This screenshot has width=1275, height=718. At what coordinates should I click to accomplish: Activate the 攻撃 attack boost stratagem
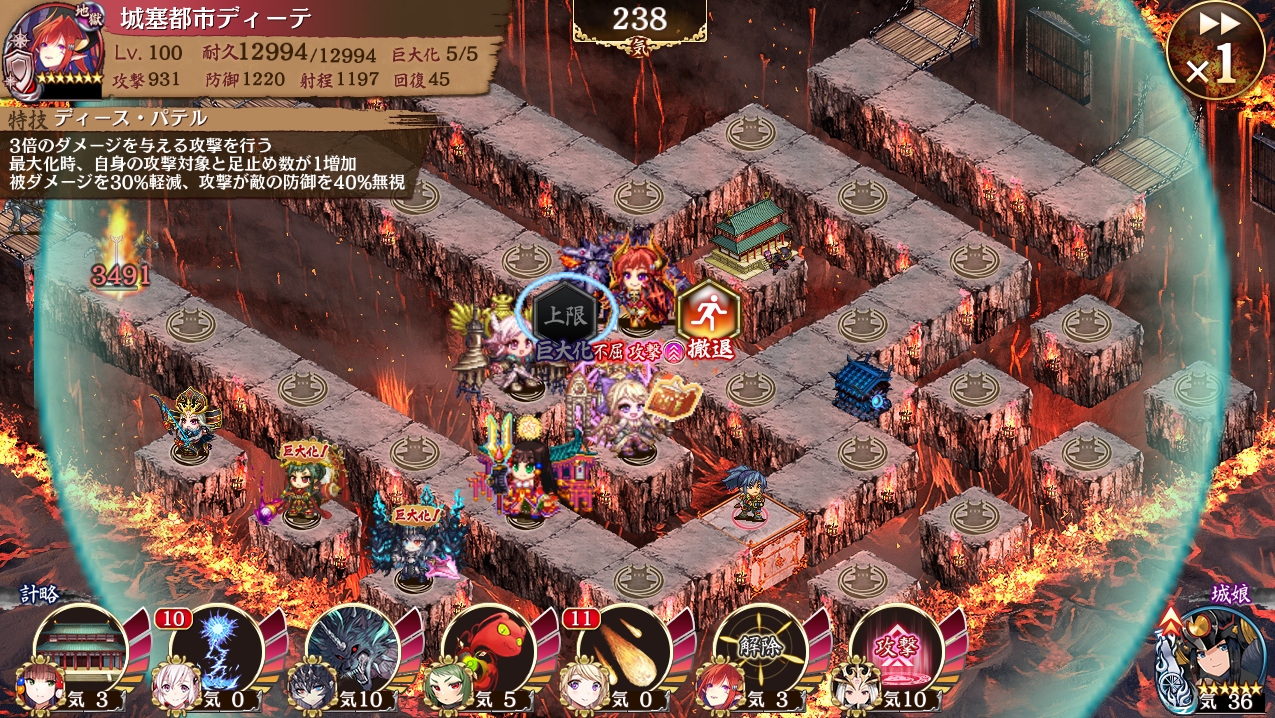point(896,652)
